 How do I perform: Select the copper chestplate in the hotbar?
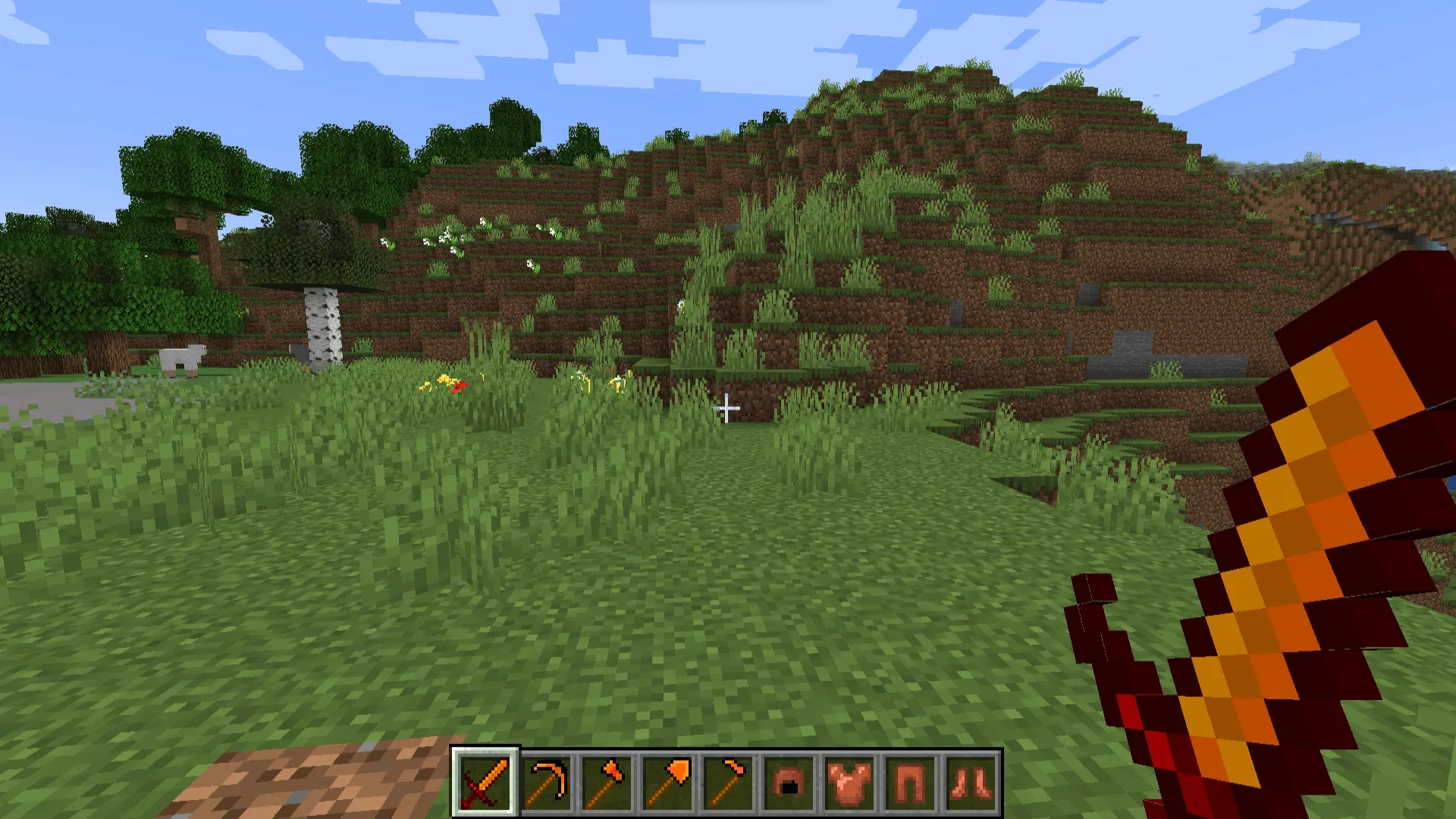tap(850, 781)
